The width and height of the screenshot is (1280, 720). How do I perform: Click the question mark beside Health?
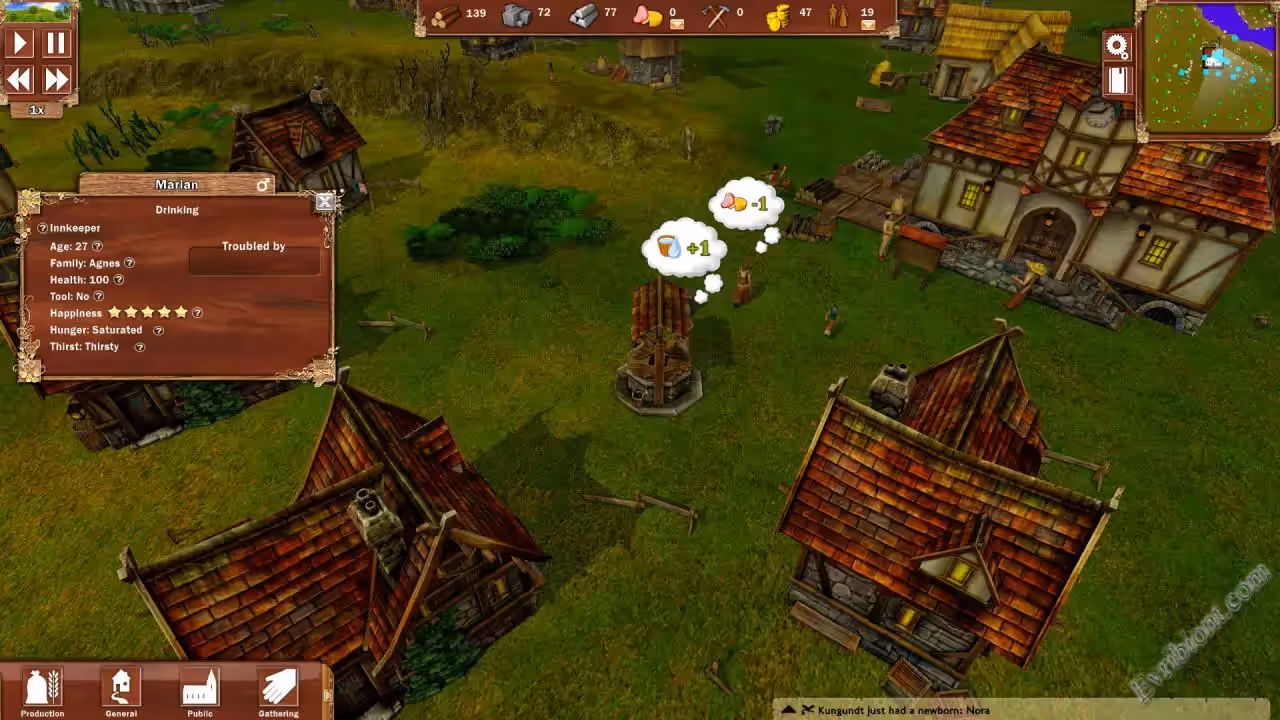[119, 280]
